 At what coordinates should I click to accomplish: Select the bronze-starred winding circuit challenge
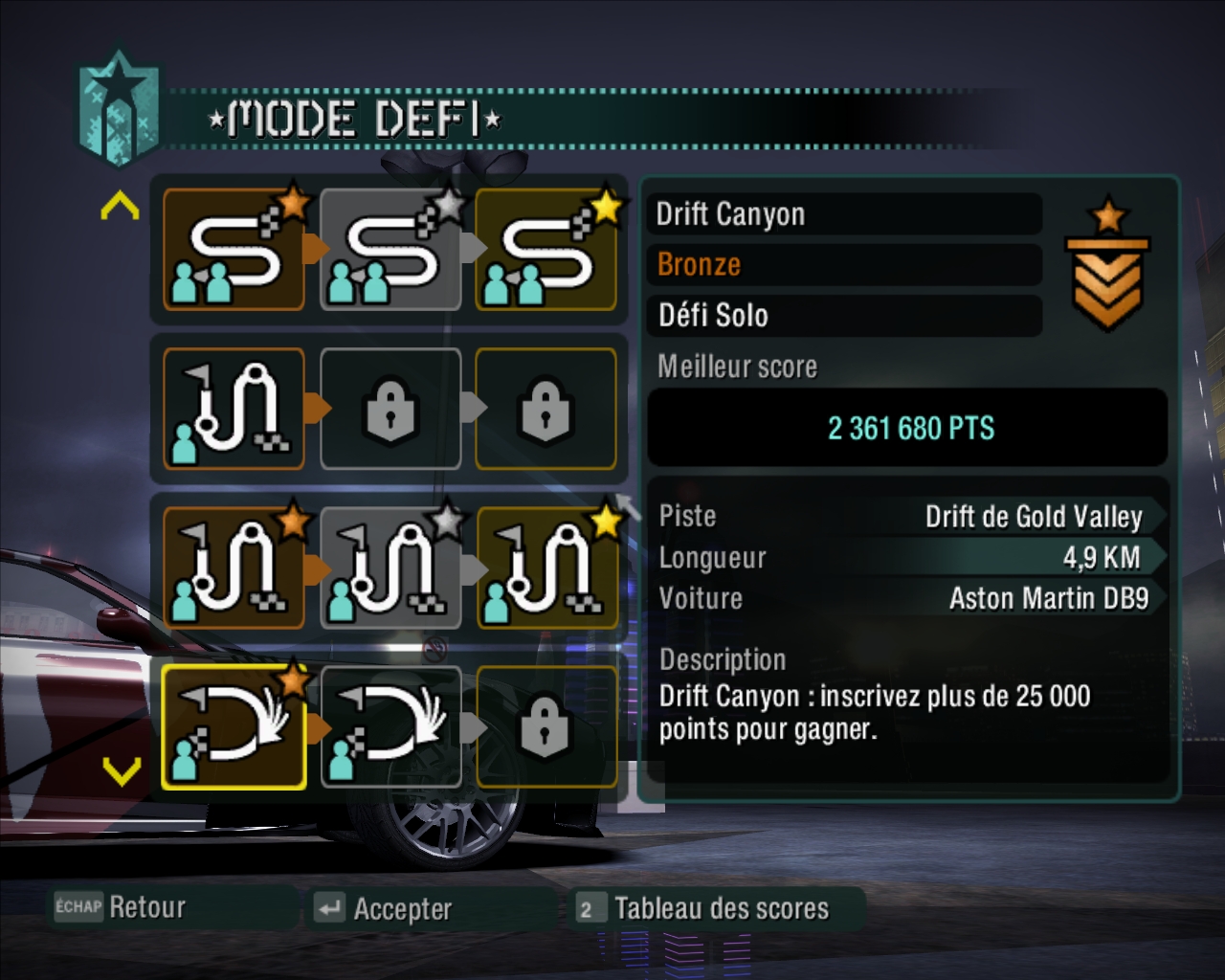pos(234,568)
